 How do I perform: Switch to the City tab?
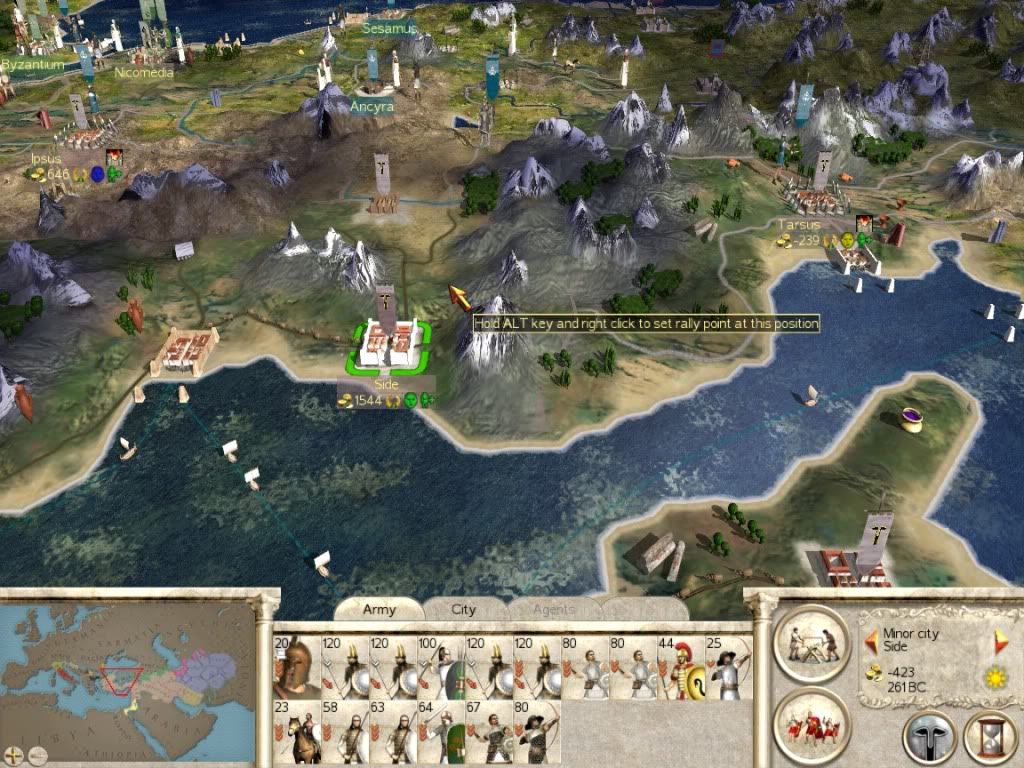point(464,609)
